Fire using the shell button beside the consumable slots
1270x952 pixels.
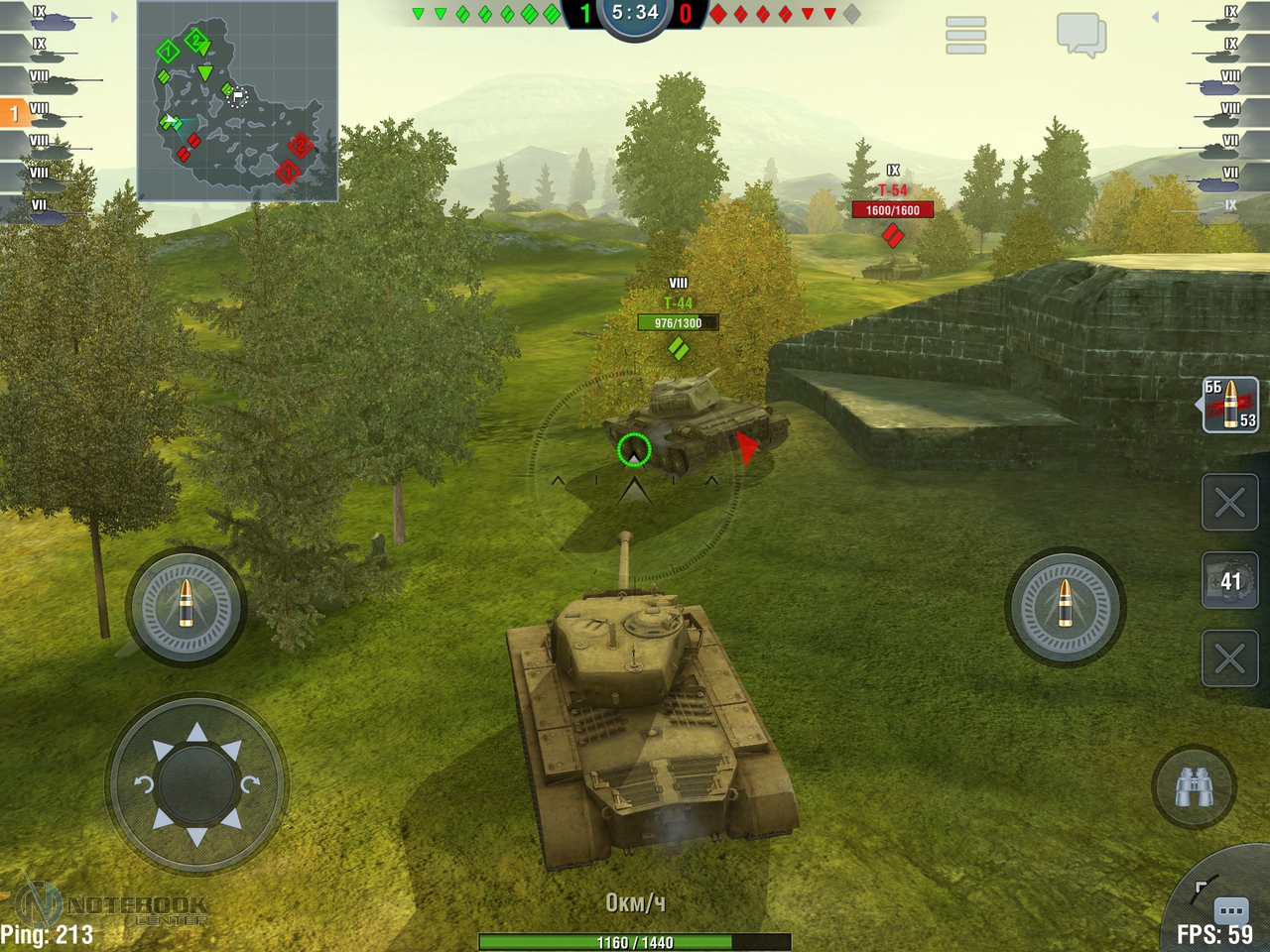(x=1065, y=605)
